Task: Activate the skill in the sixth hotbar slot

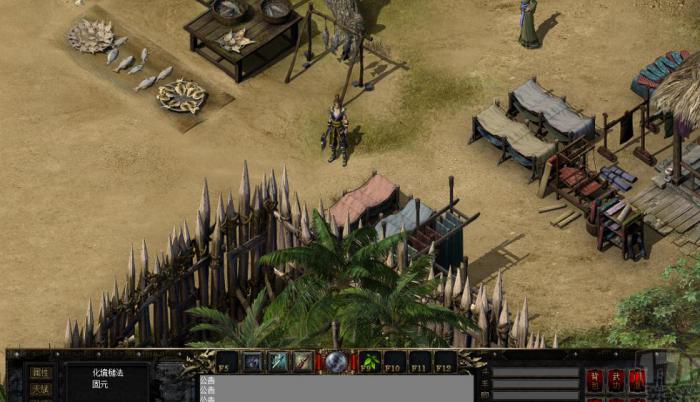Action: 252,361
